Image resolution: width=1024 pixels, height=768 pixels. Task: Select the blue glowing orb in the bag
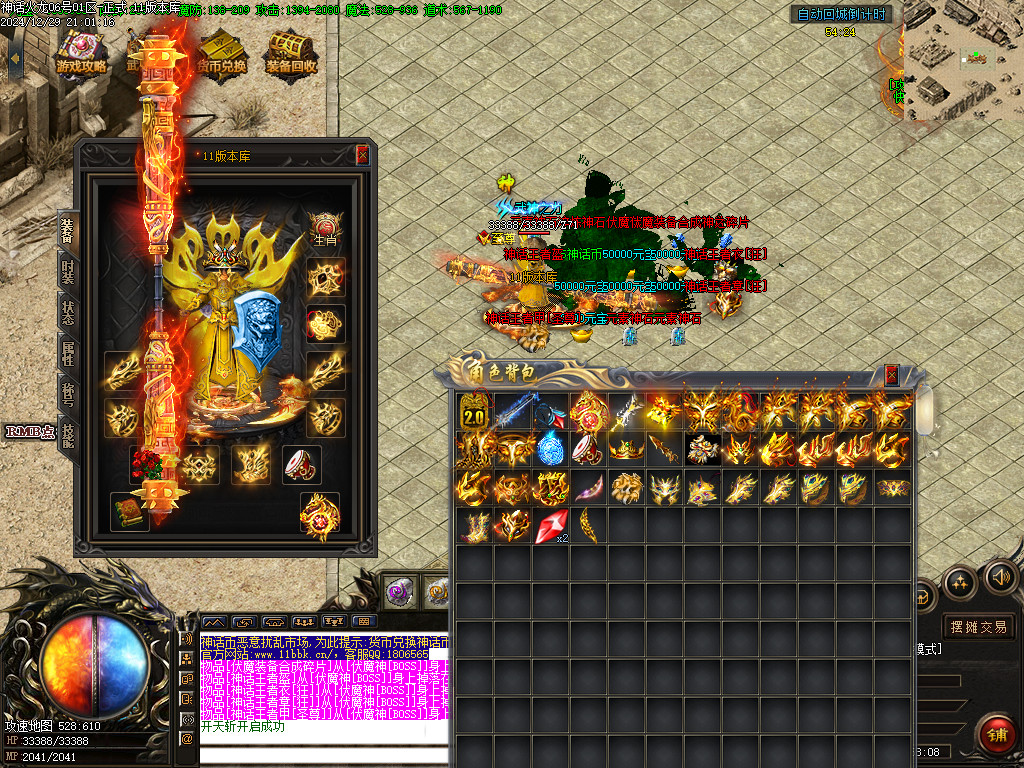click(551, 449)
